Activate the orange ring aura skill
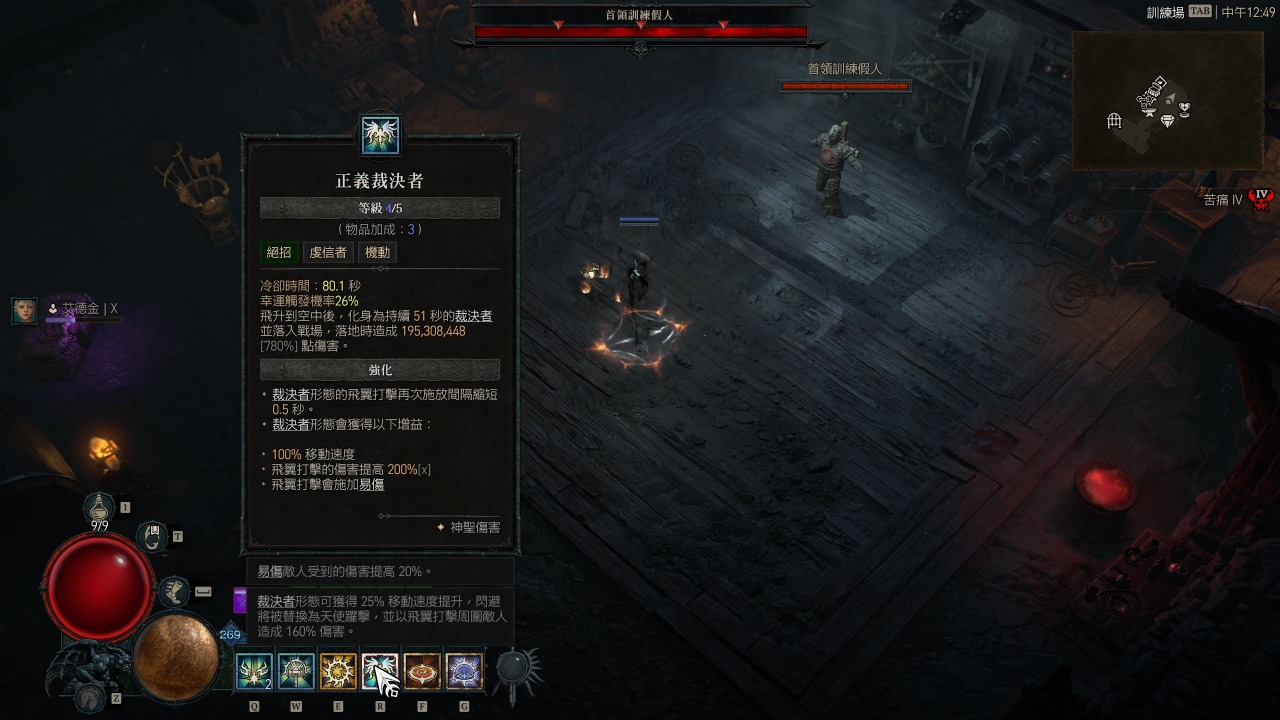 pyautogui.click(x=422, y=672)
